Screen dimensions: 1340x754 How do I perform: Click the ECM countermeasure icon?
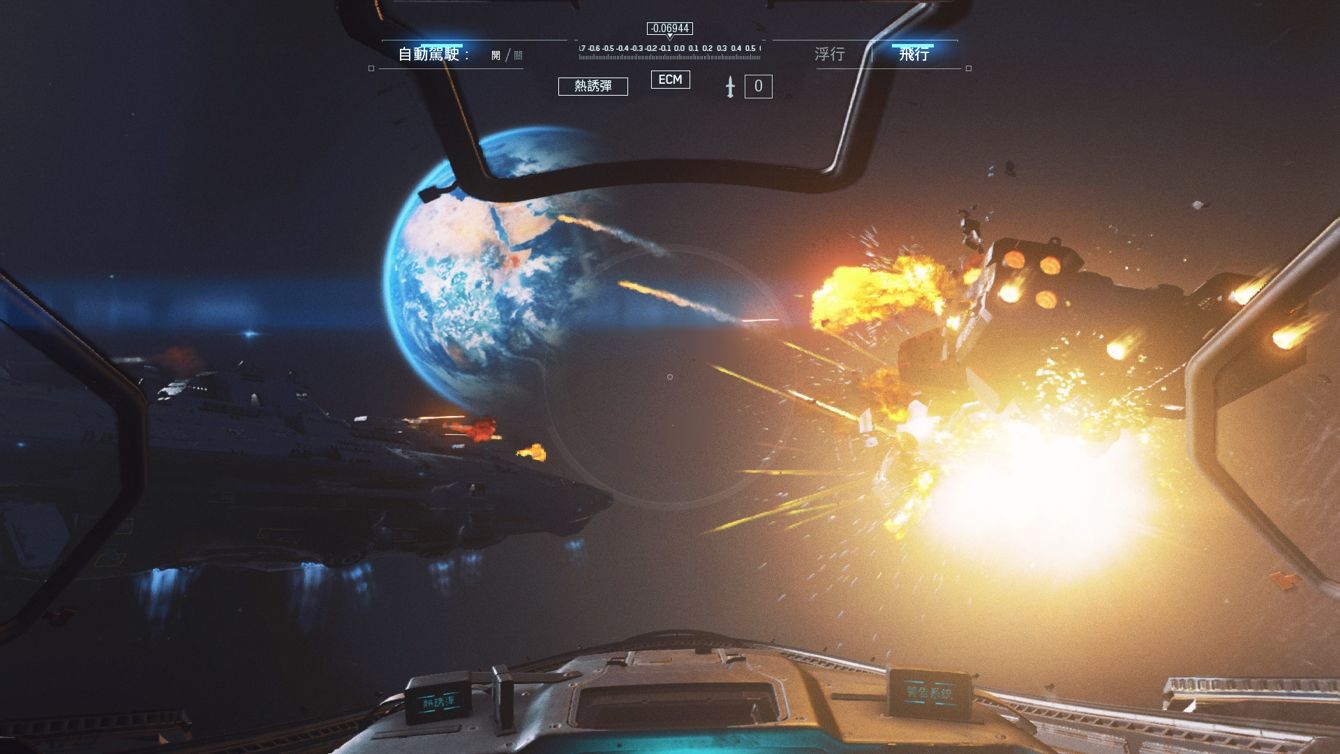pos(669,79)
